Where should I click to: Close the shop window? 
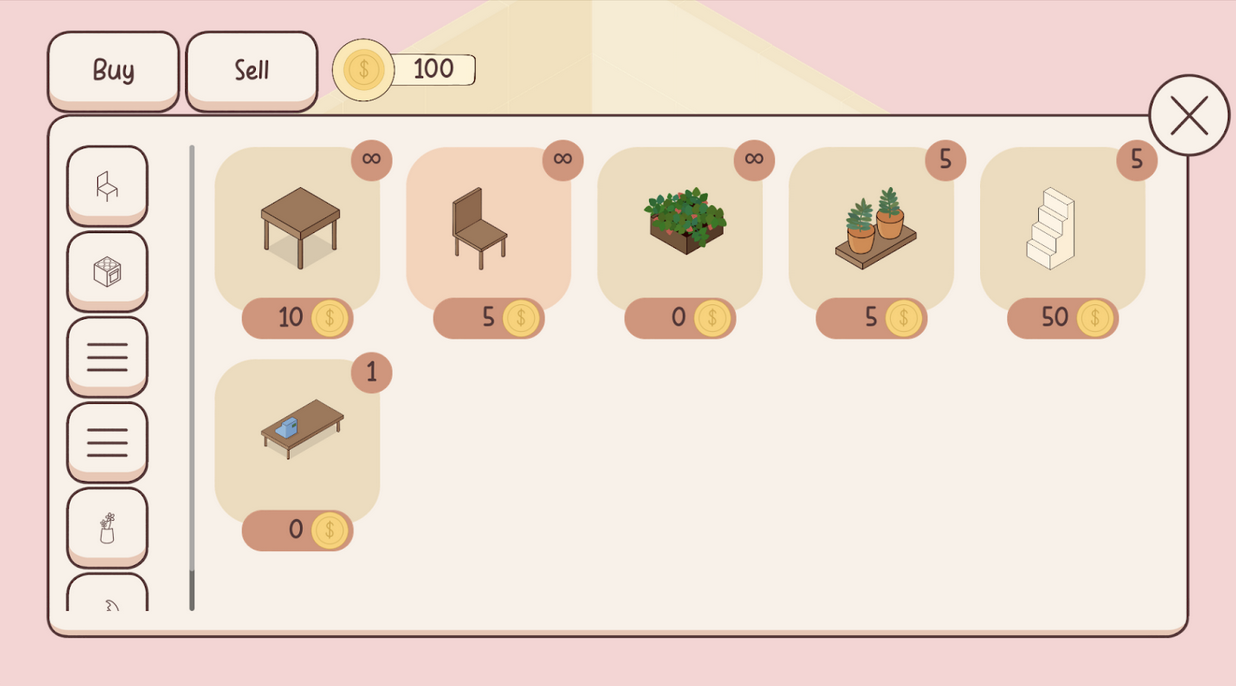coord(1188,115)
